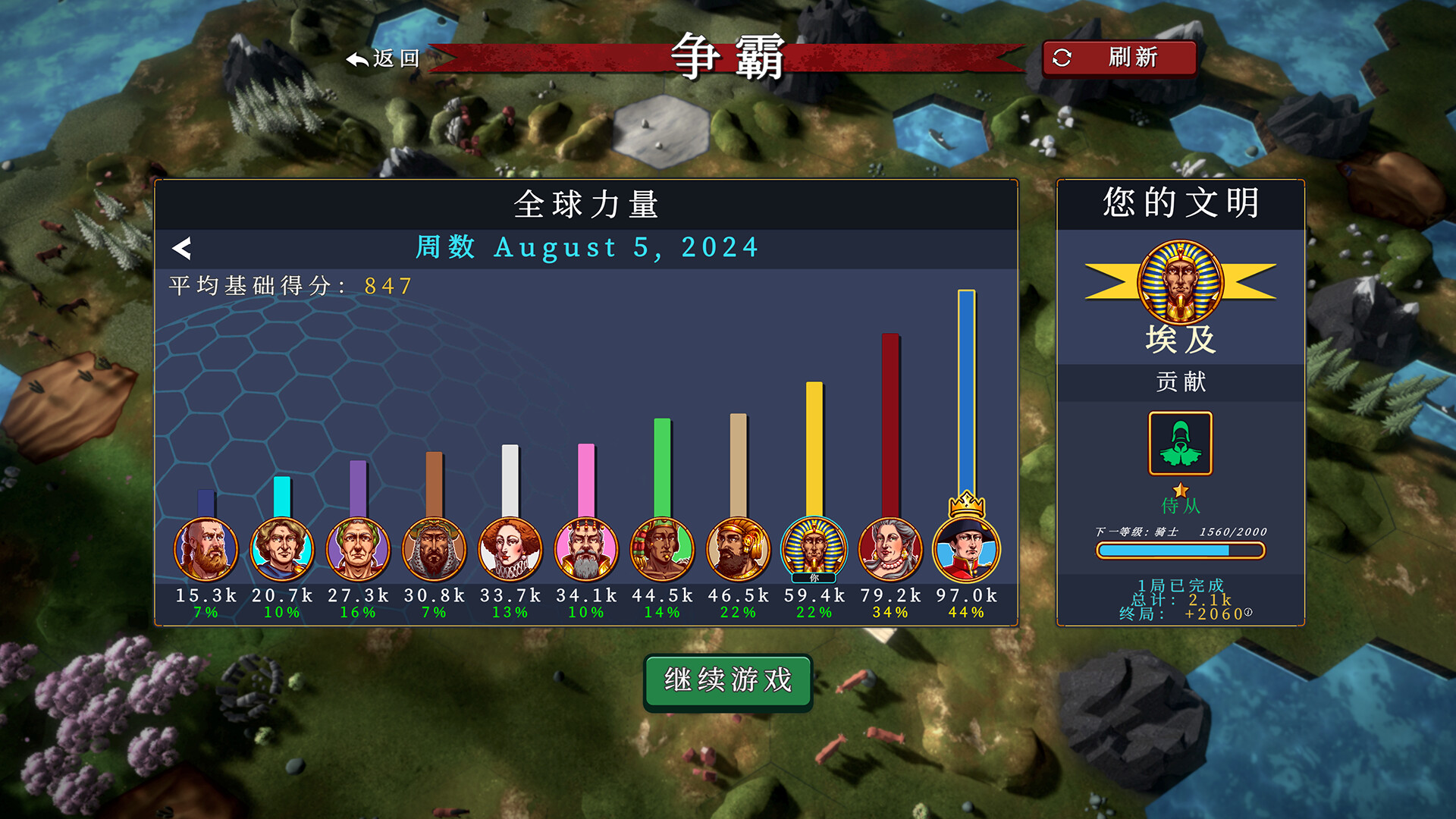
Task: Click the gold star above the 侍从 rank
Action: point(1180,491)
